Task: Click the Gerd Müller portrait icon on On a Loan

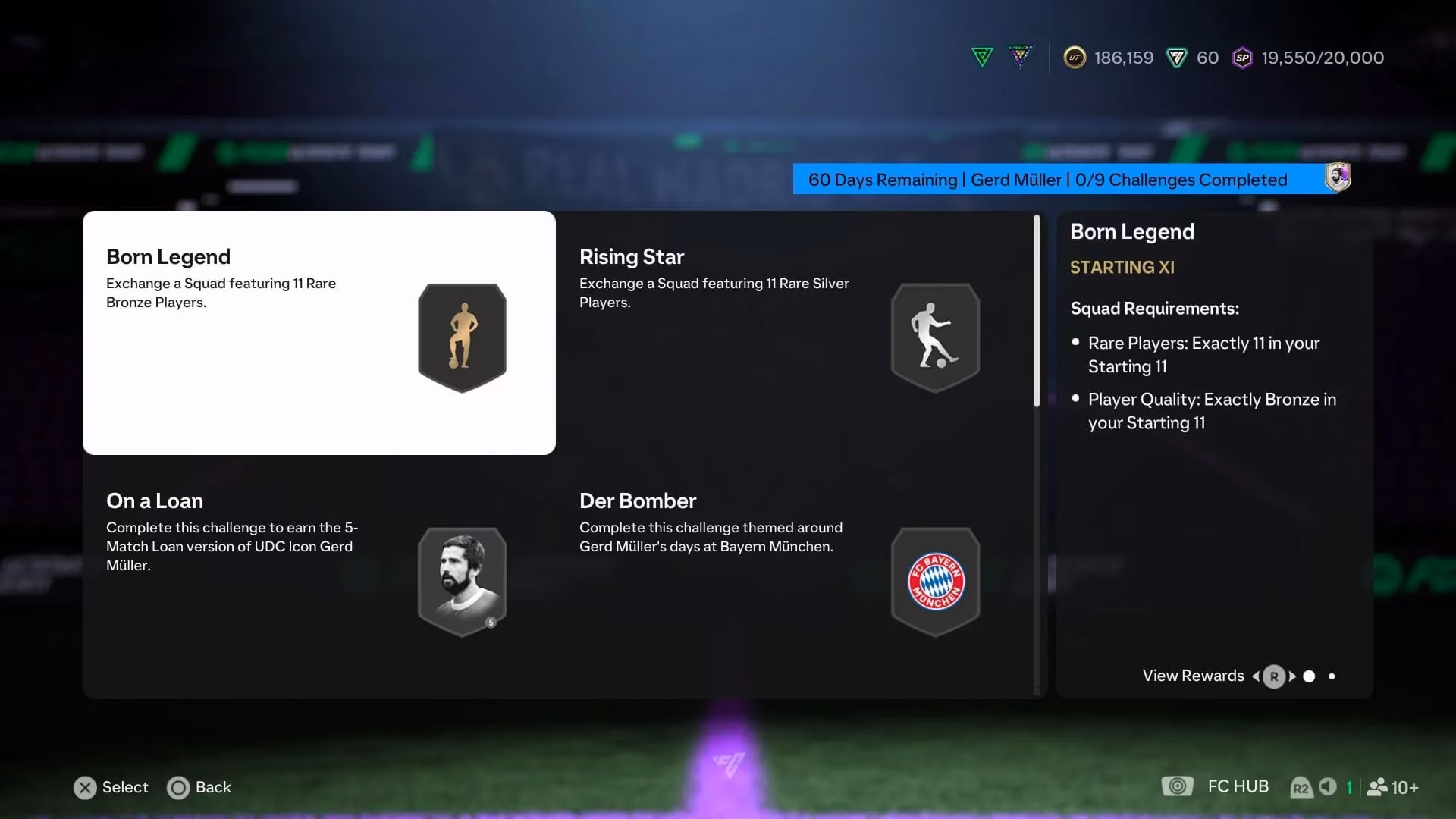Action: (x=462, y=580)
